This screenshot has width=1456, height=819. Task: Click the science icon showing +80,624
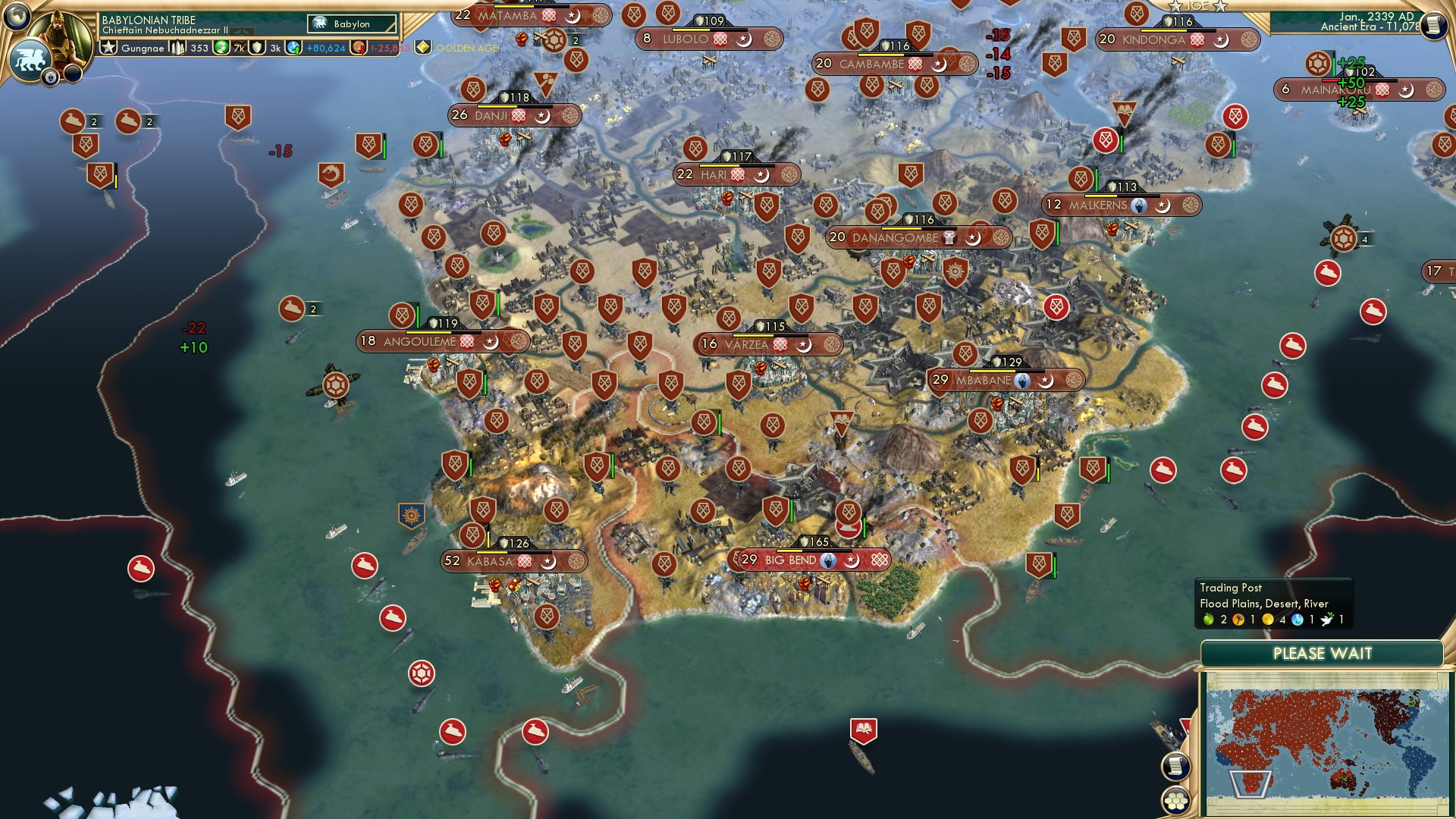coord(292,46)
